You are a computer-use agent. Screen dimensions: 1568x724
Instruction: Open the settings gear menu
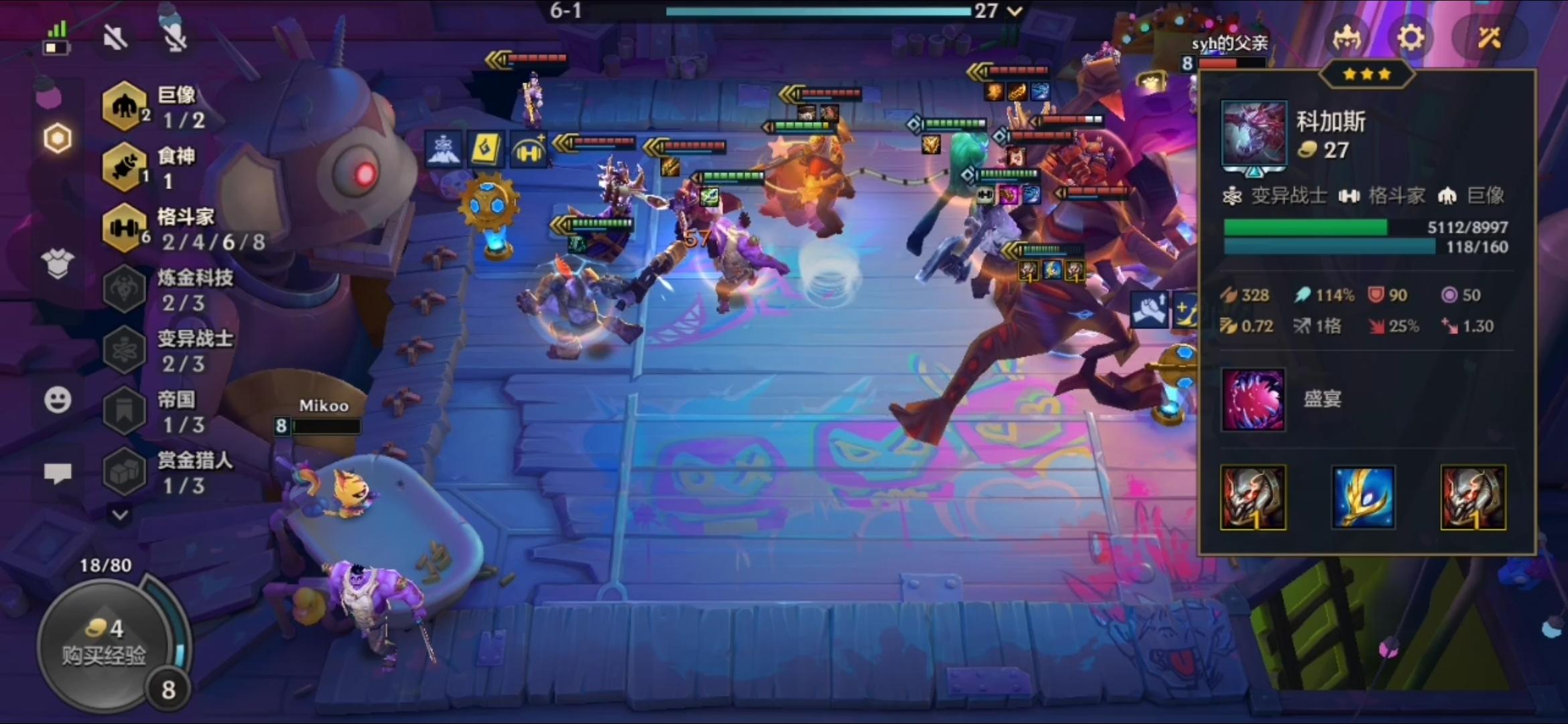[1411, 38]
